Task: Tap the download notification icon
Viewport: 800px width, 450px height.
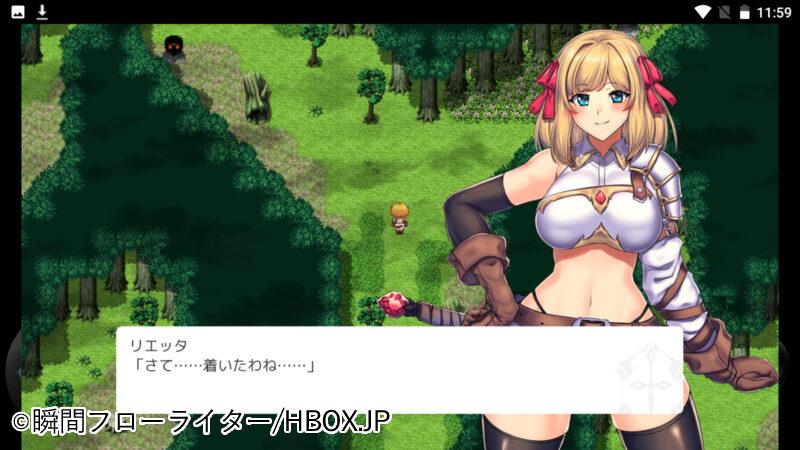Action: click(42, 12)
